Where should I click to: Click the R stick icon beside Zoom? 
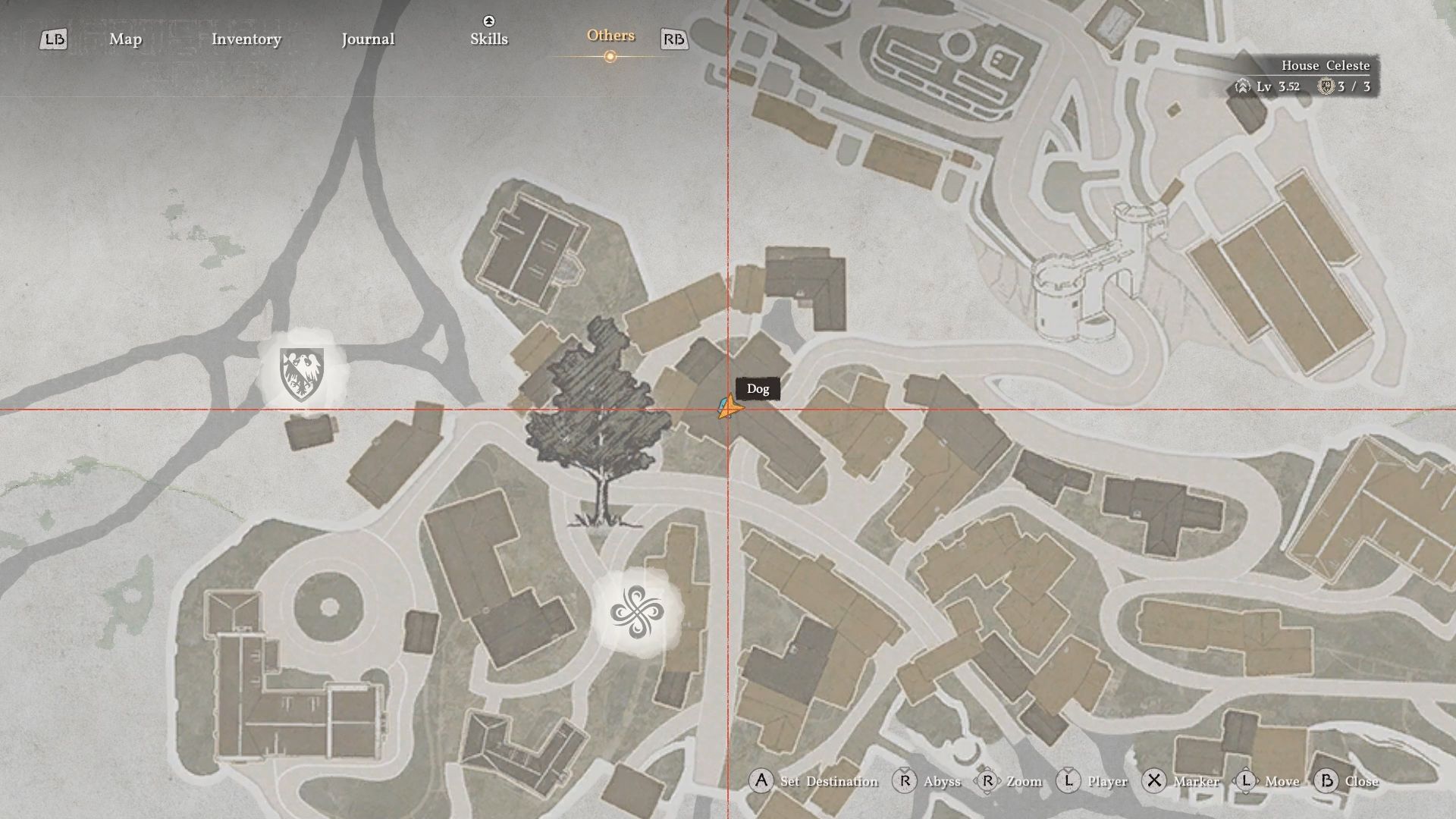coord(988,781)
